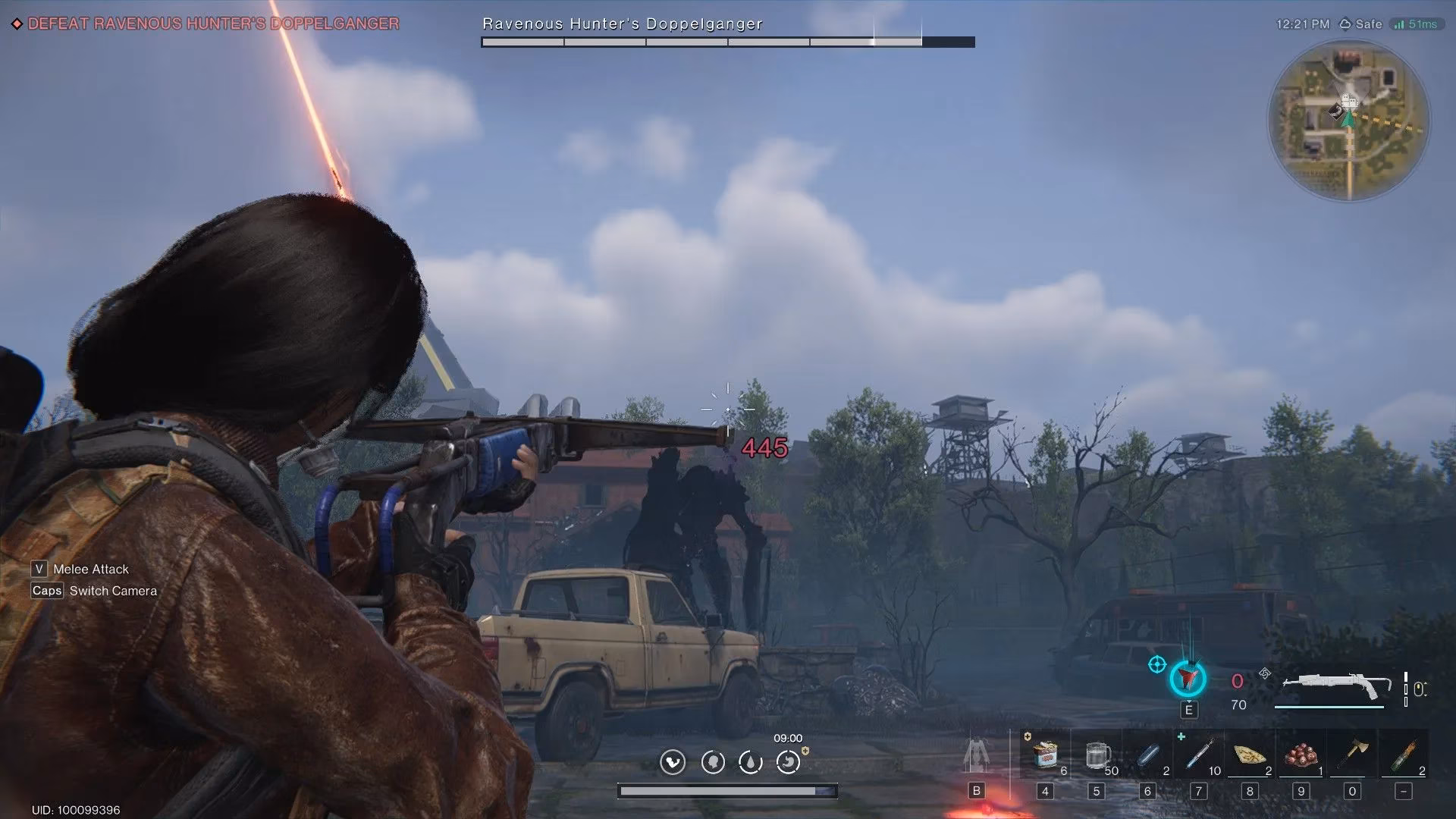Equip the hatchet from the hotbar
The image size is (1456, 819).
(1353, 754)
